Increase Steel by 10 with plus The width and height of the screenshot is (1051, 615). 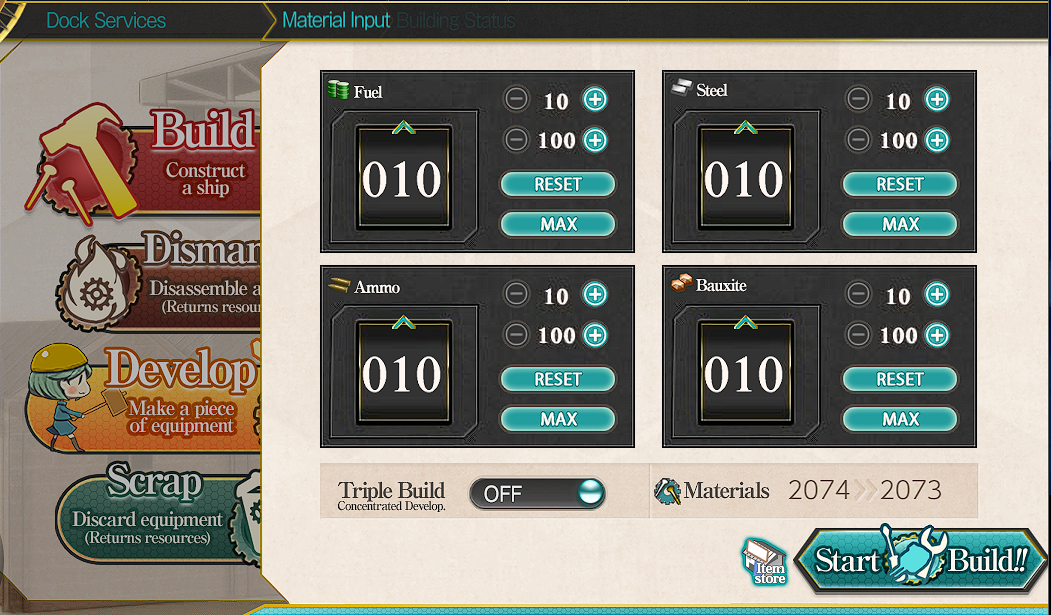point(937,99)
